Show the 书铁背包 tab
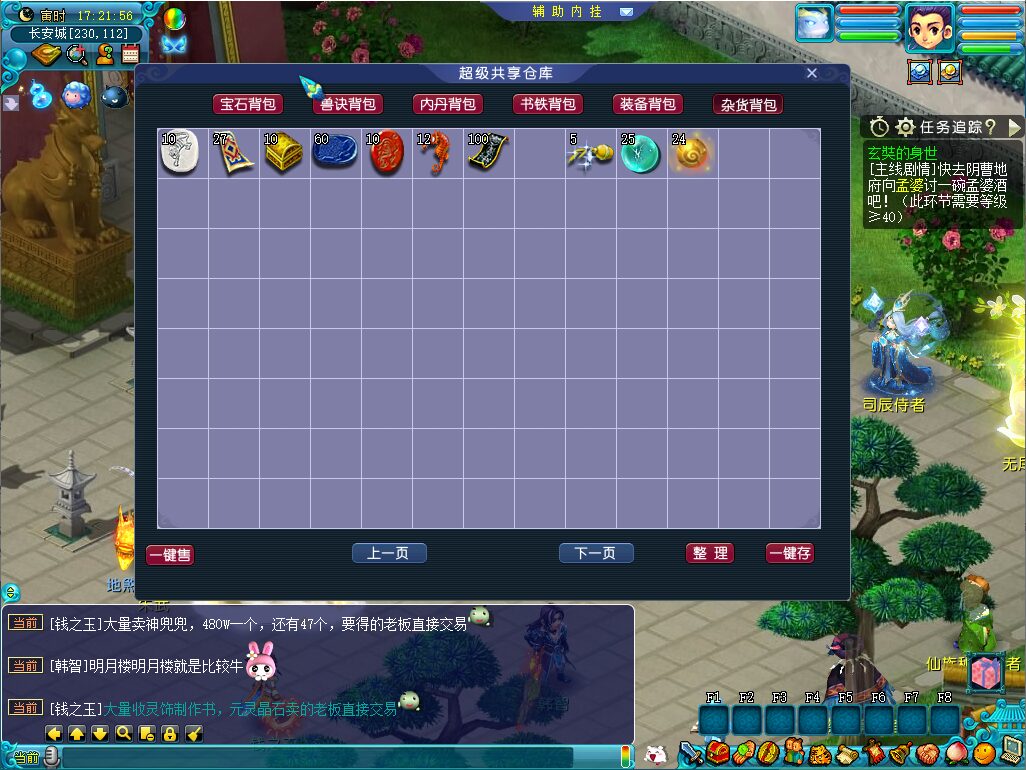The width and height of the screenshot is (1026, 770). 547,104
